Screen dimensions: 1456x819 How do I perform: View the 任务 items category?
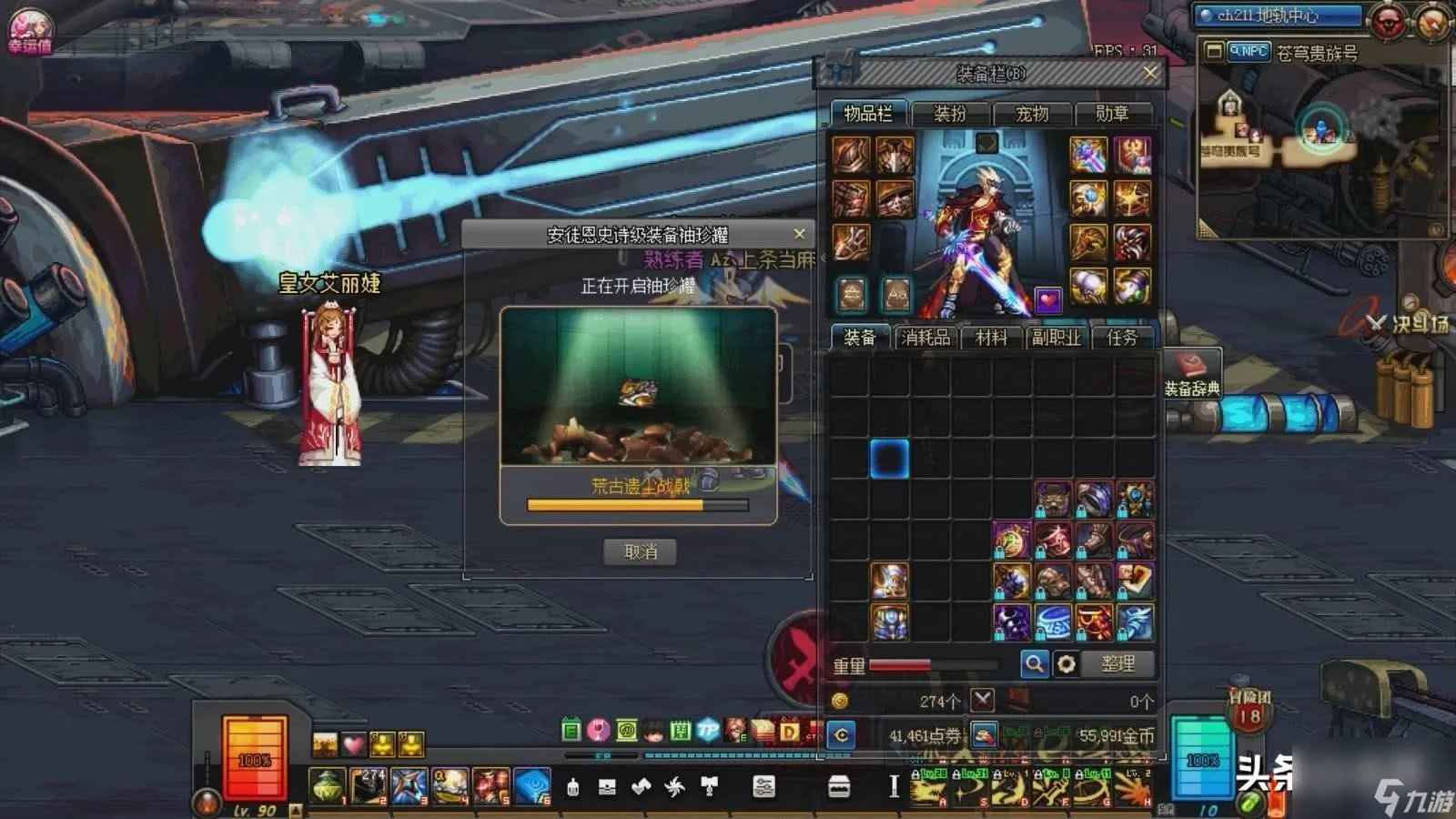[x=1121, y=338]
